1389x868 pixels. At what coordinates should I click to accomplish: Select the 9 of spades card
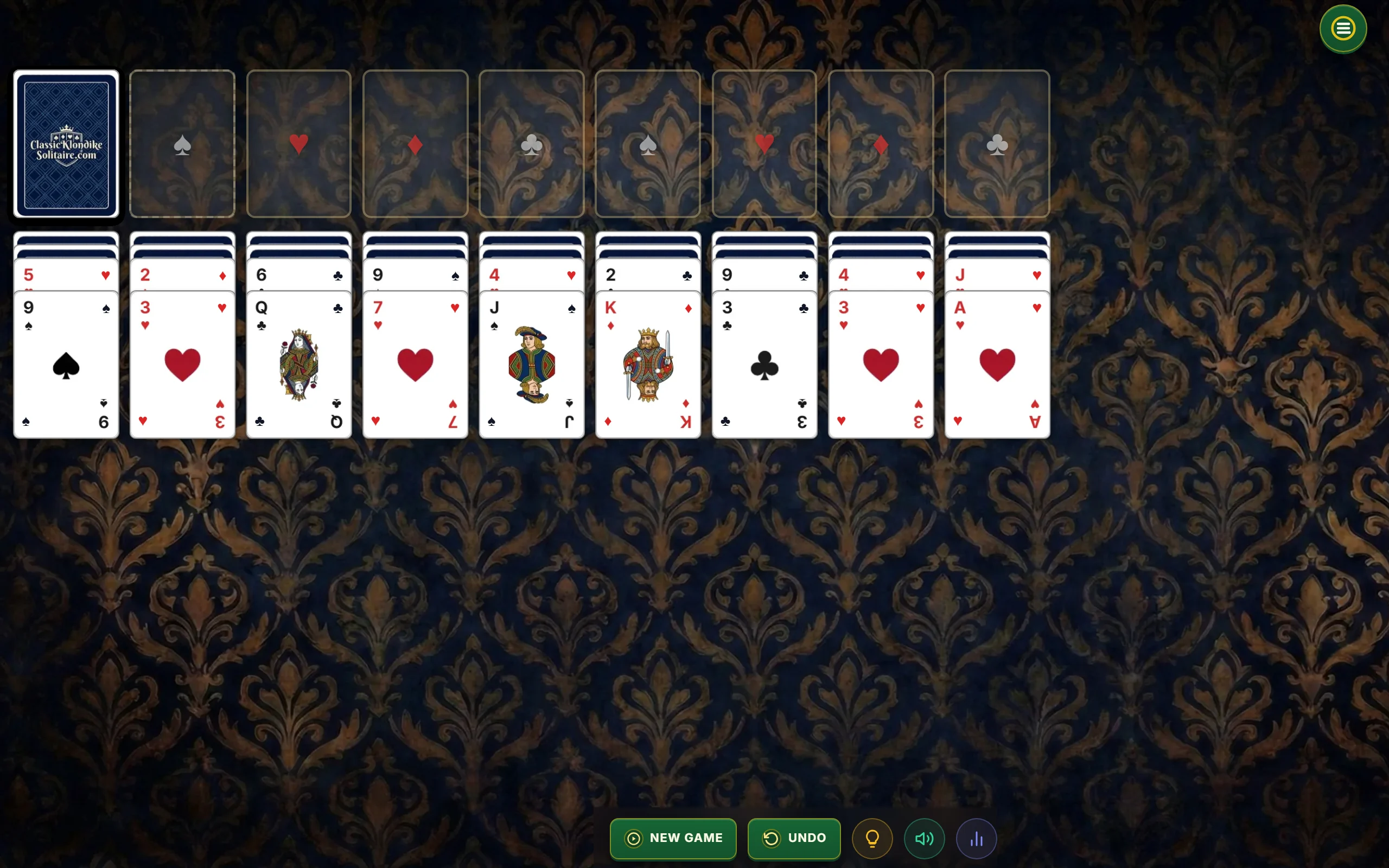(x=66, y=365)
